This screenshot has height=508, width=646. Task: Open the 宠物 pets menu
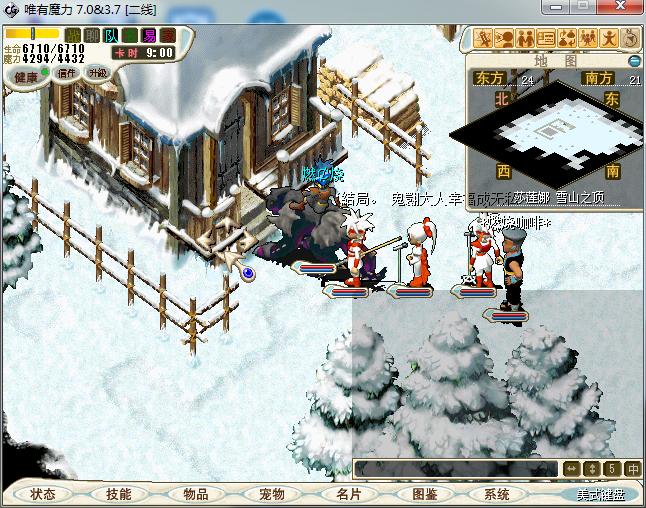tap(272, 494)
